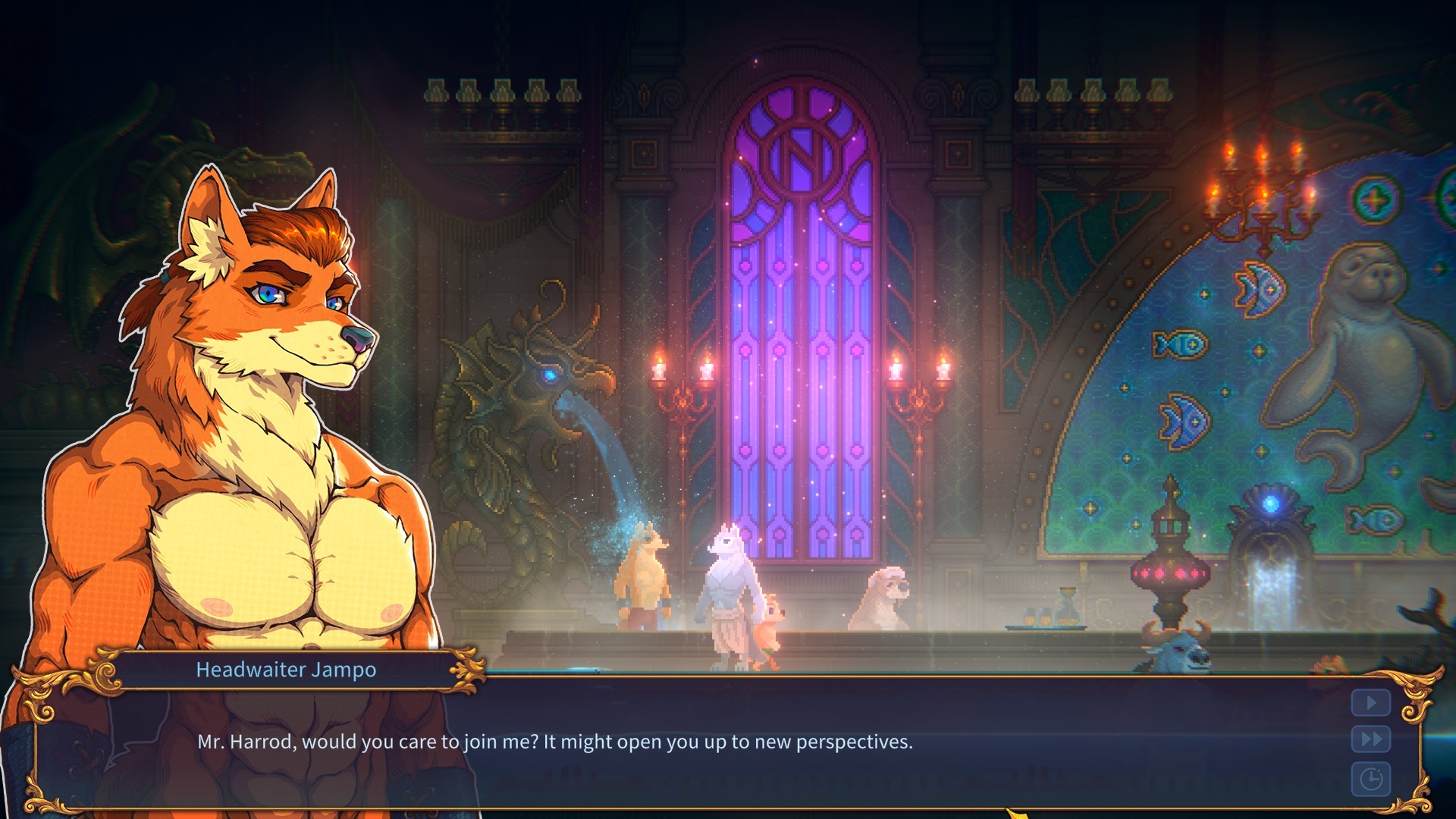Skip dialogue with the fast-forward button
The width and height of the screenshot is (1456, 819).
tap(1370, 739)
